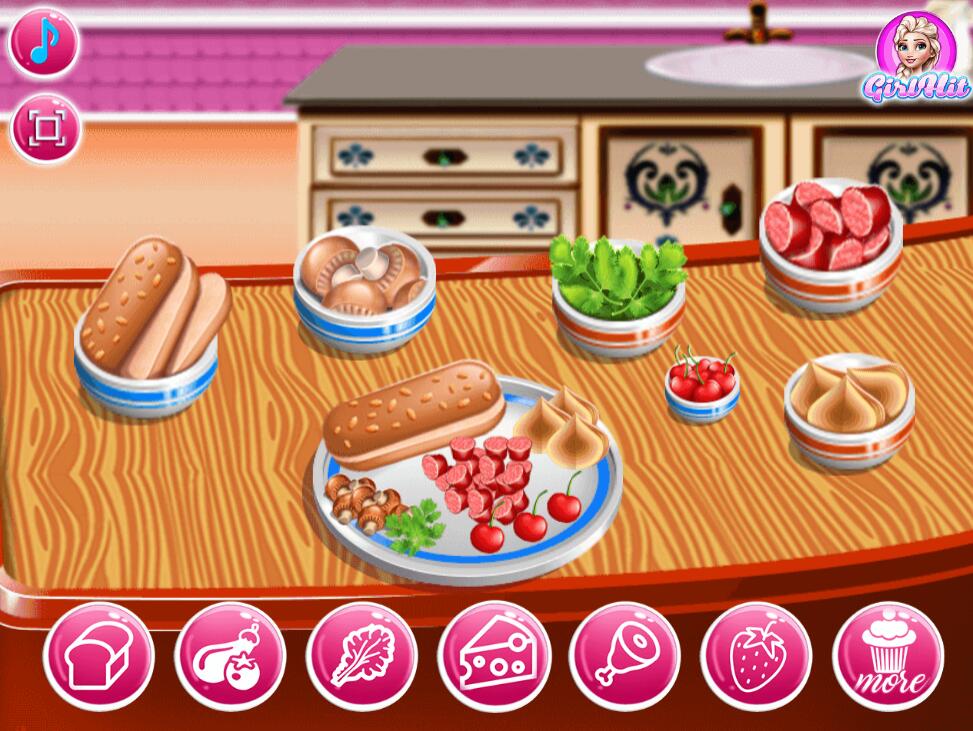Select the chicken drumstick meat category
Viewport: 973px width, 731px height.
624,655
